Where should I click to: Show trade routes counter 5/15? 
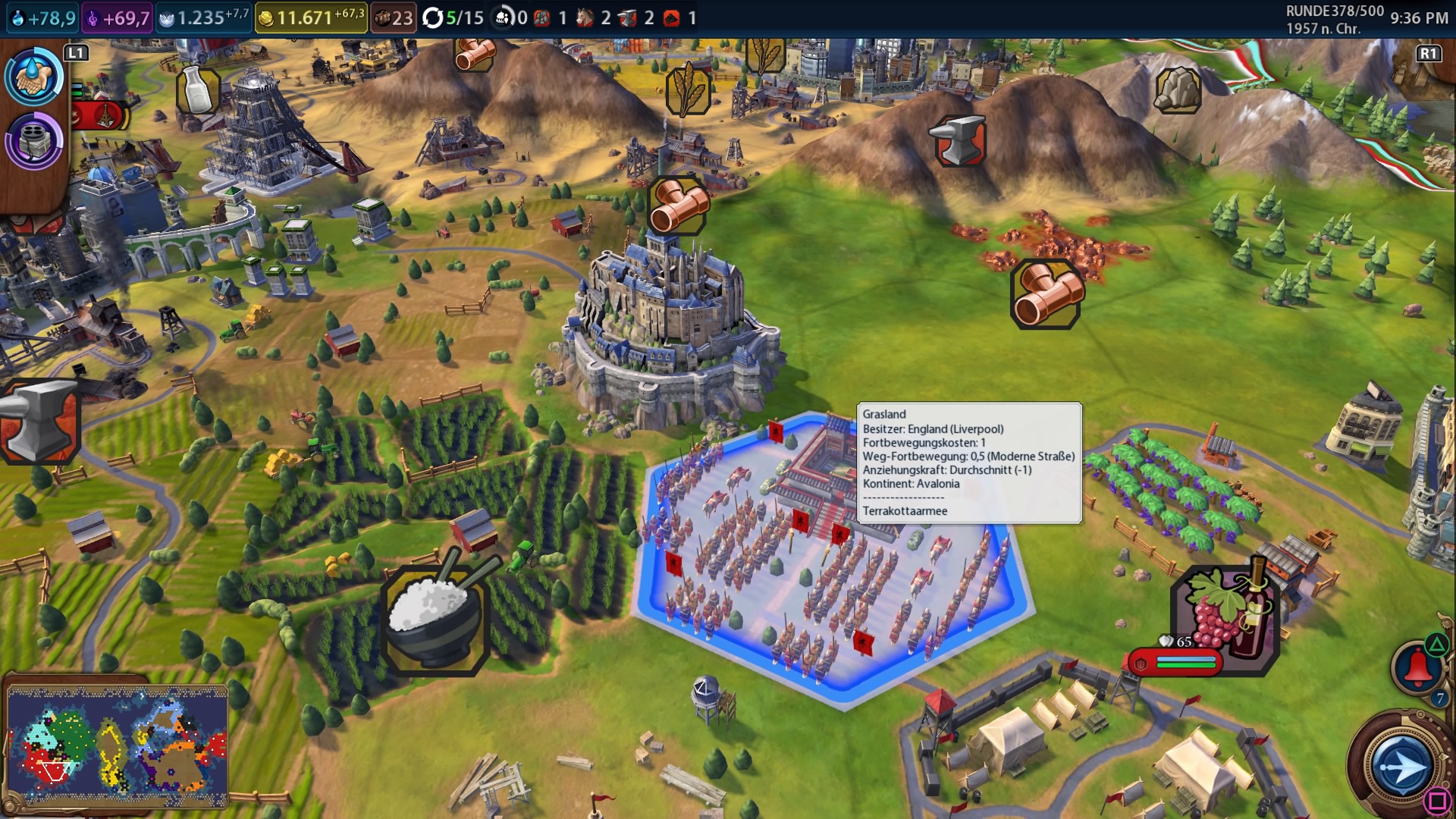pos(453,17)
